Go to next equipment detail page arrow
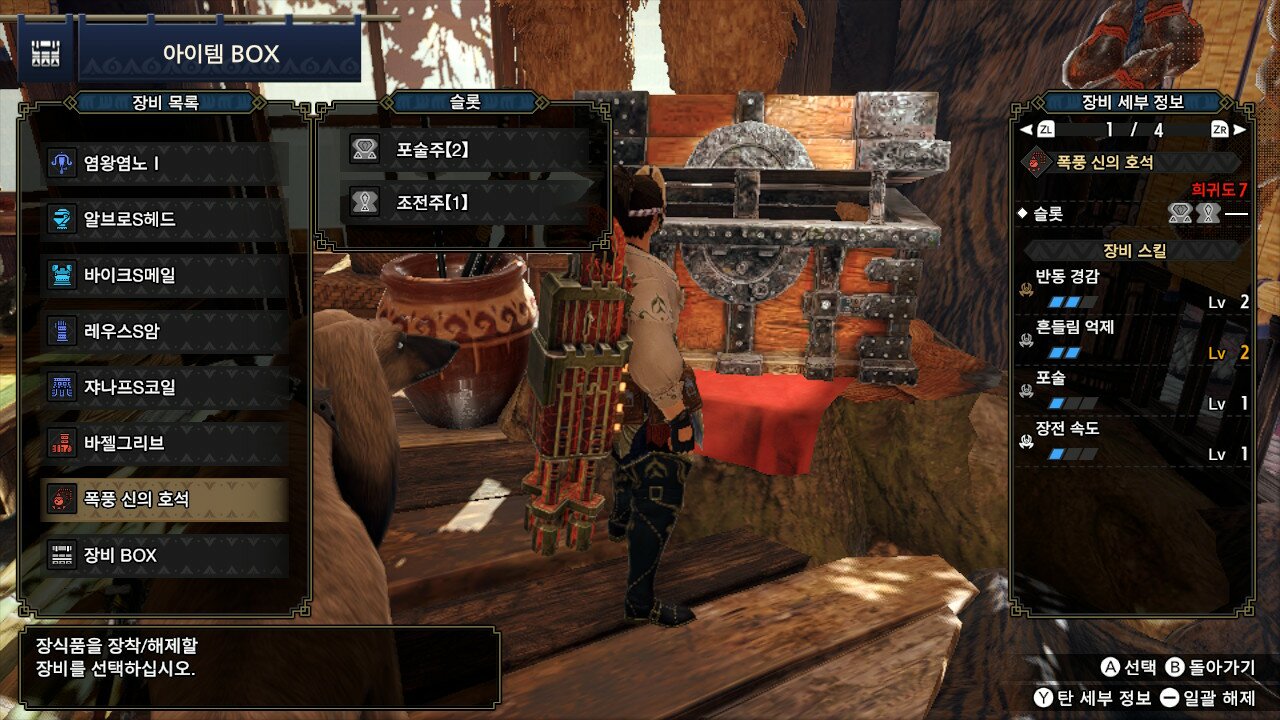 (1240, 129)
